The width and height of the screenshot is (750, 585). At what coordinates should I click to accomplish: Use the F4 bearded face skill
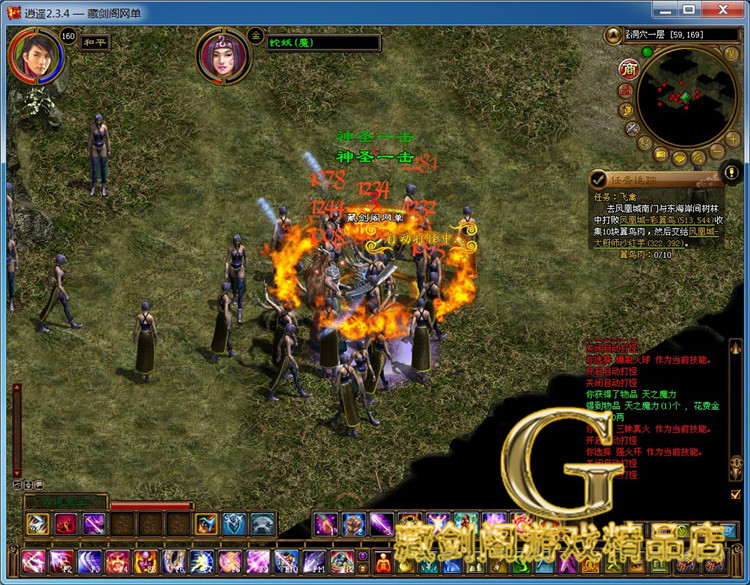click(x=118, y=562)
